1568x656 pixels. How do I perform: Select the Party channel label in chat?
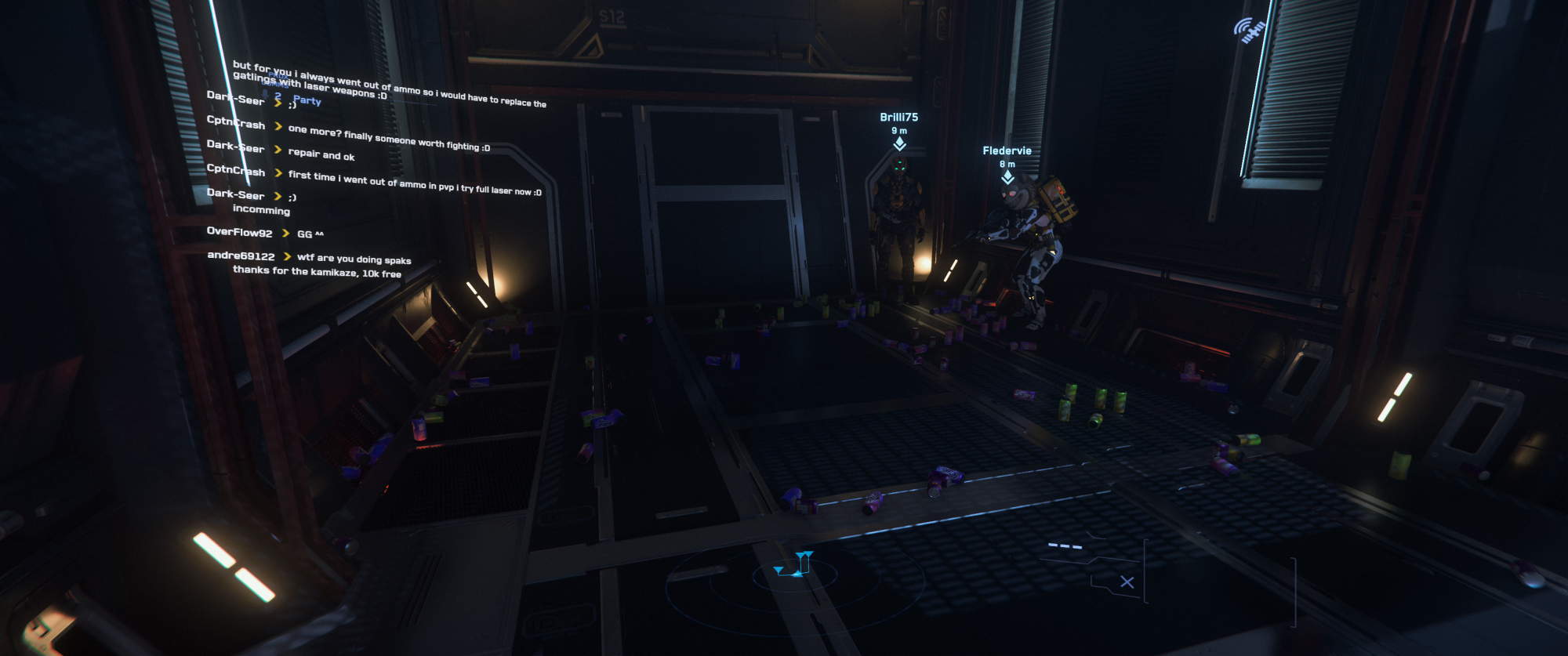pos(307,100)
